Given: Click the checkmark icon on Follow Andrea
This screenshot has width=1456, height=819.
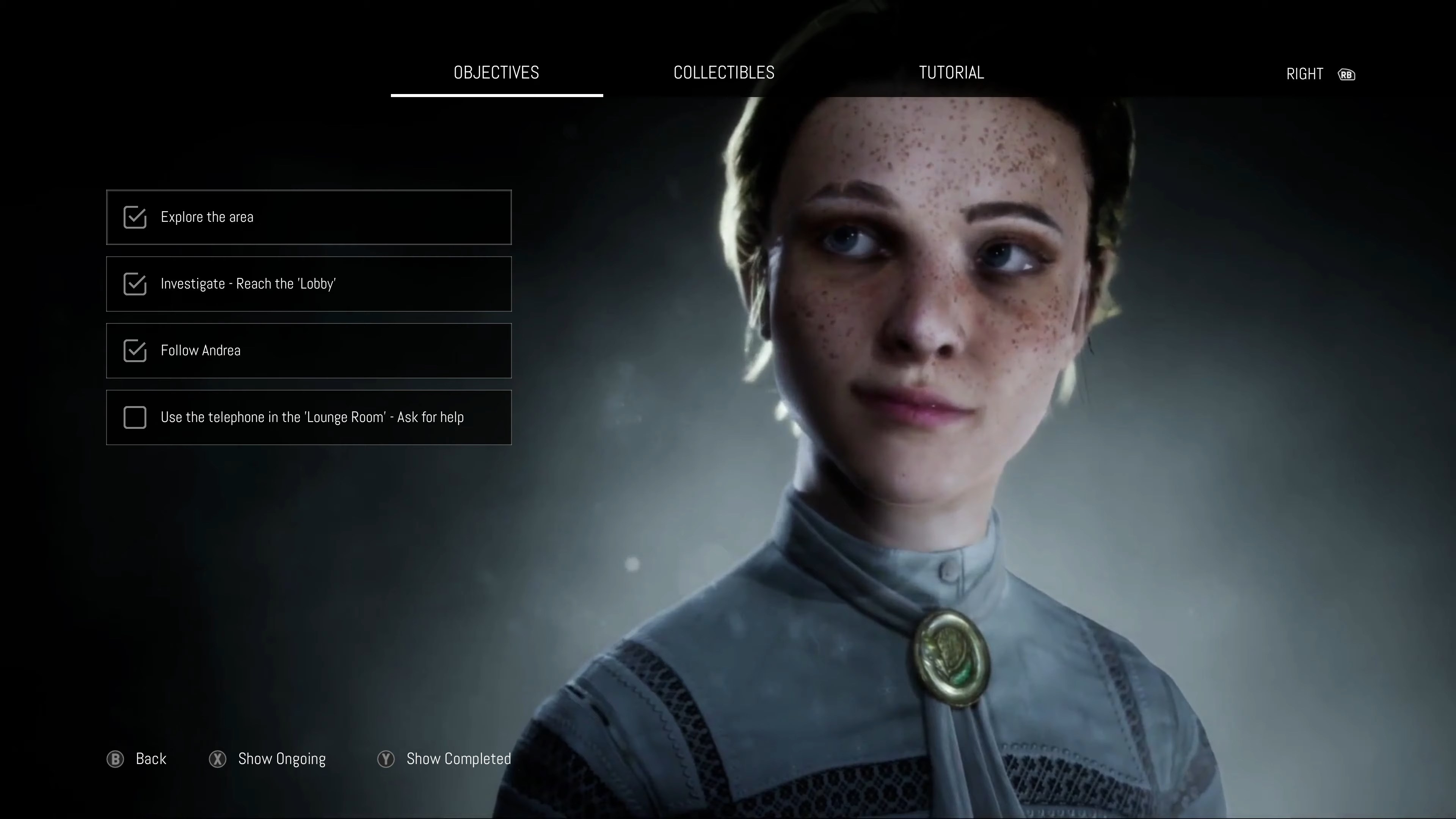Looking at the screenshot, I should pyautogui.click(x=135, y=350).
